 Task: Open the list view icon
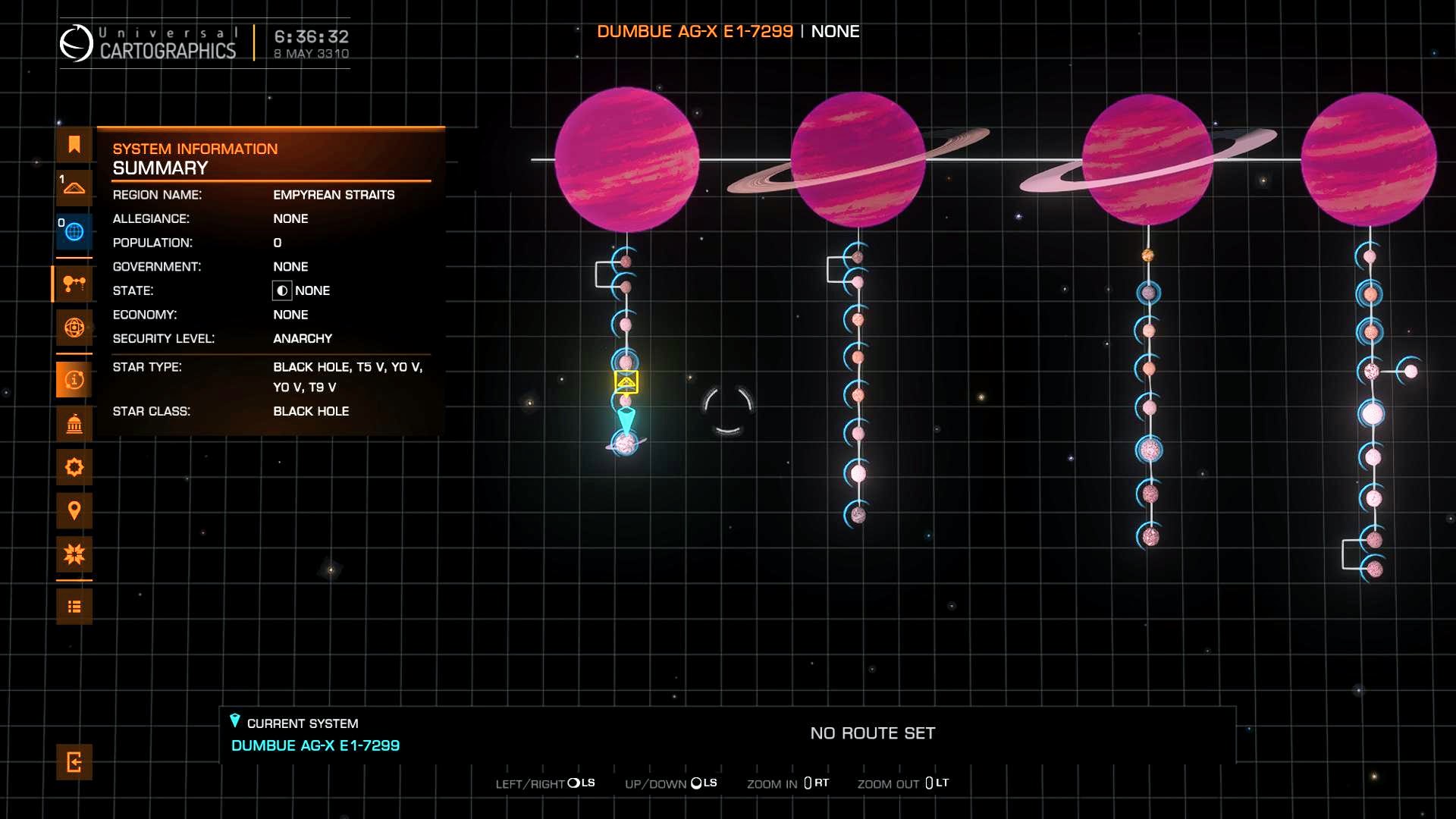coord(74,607)
